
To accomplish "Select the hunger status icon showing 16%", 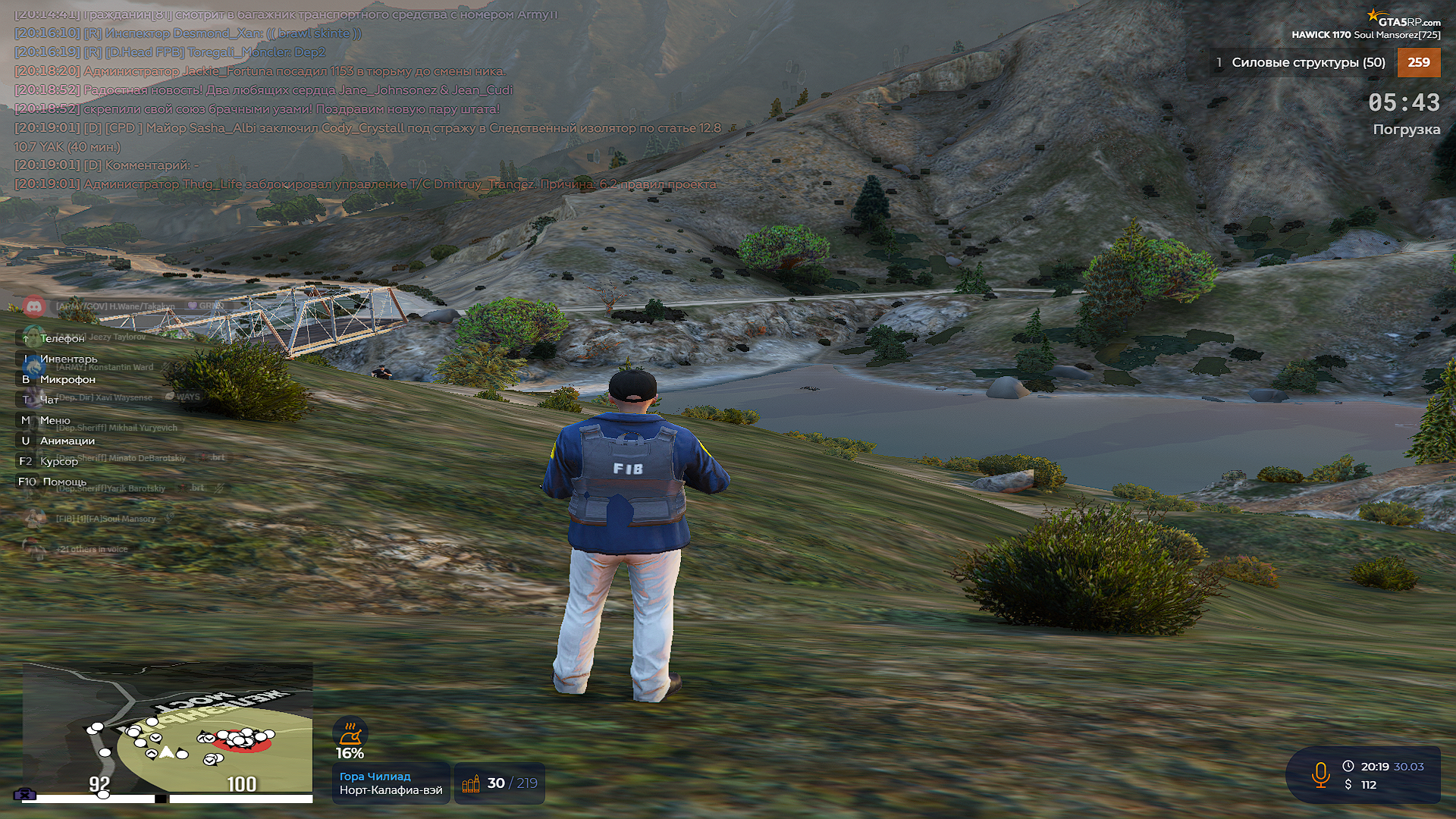I will click(x=350, y=733).
